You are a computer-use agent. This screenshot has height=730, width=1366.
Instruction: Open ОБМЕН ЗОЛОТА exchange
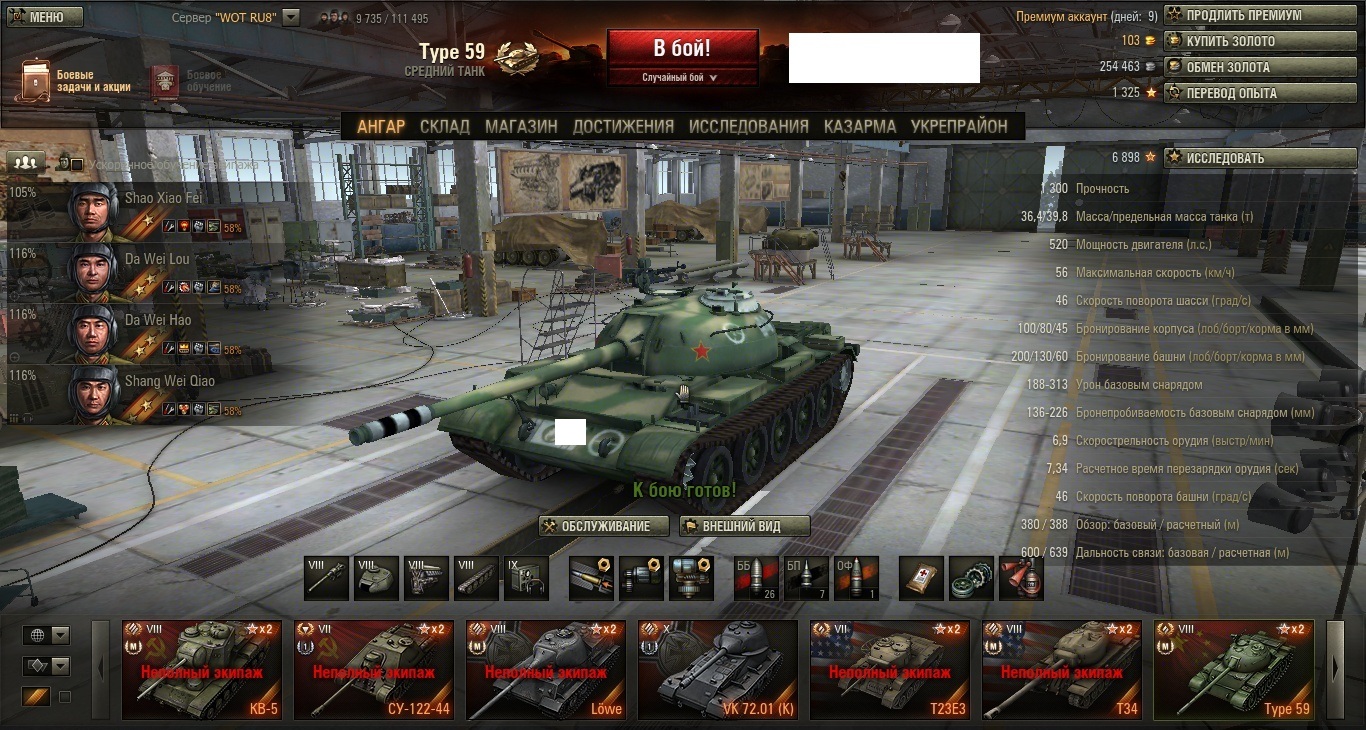(1258, 67)
